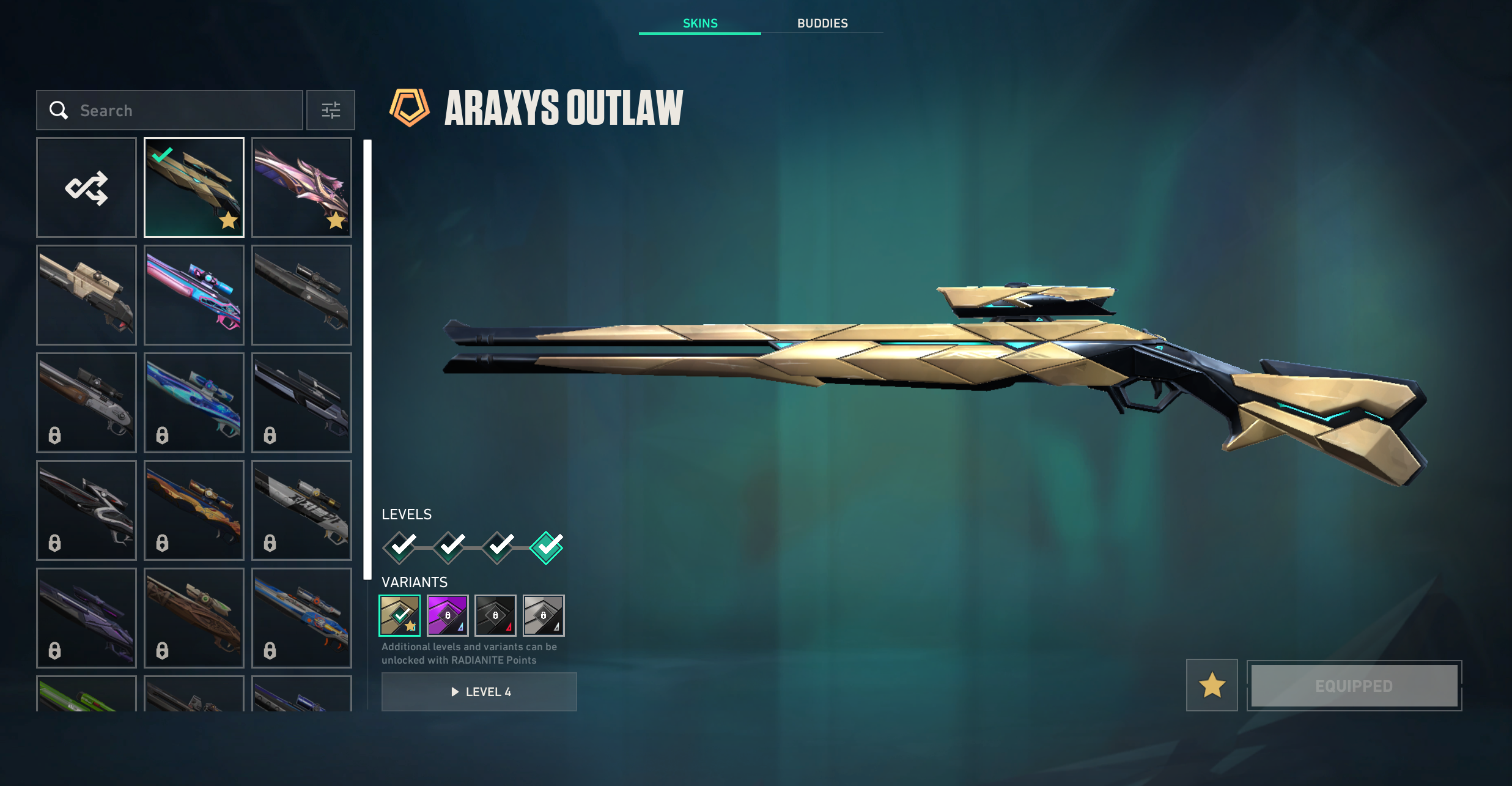Select the highlighted fourth level checkmark
This screenshot has height=786, width=1512.
546,547
